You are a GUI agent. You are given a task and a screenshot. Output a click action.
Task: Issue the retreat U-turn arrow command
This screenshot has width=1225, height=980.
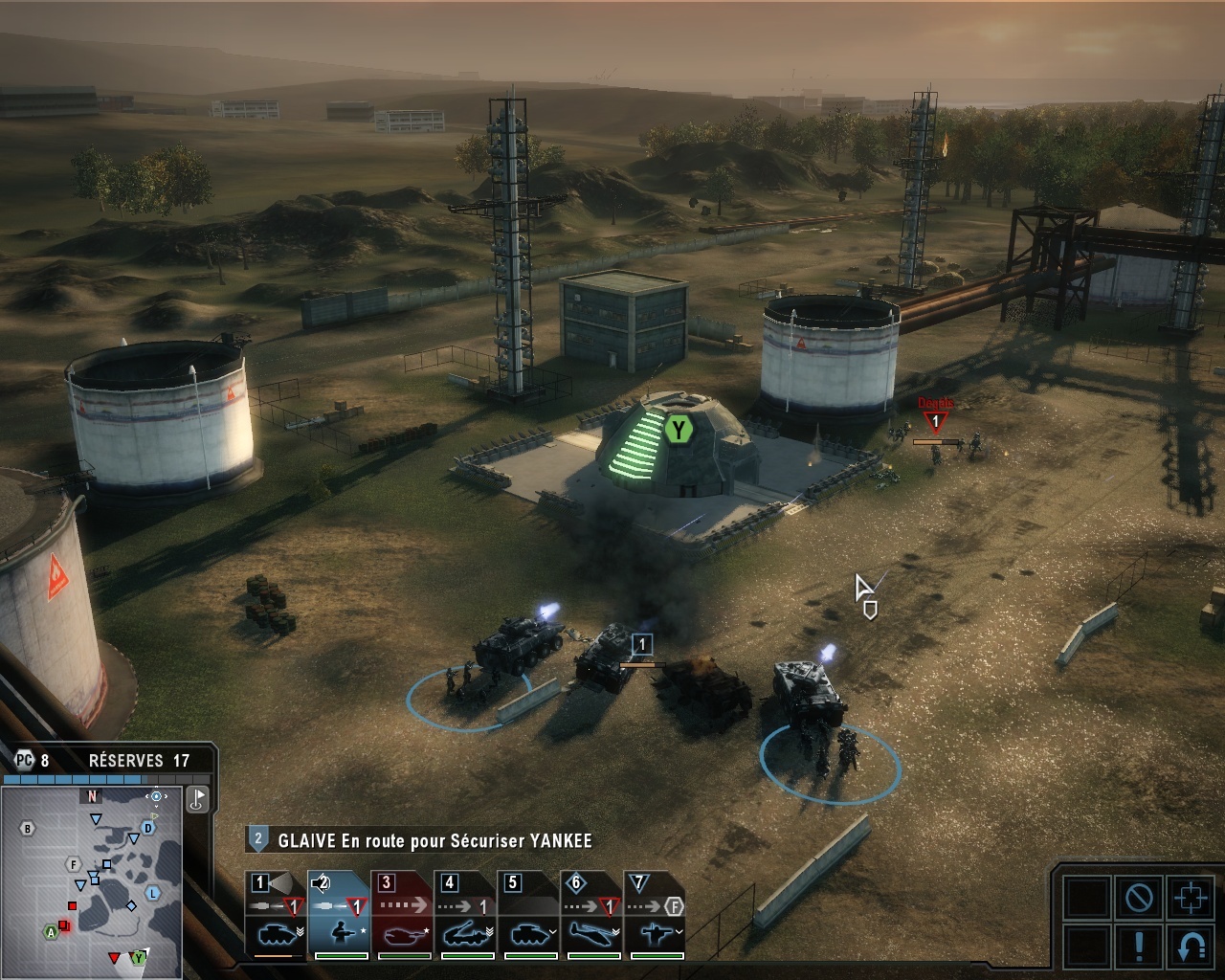(x=1190, y=946)
